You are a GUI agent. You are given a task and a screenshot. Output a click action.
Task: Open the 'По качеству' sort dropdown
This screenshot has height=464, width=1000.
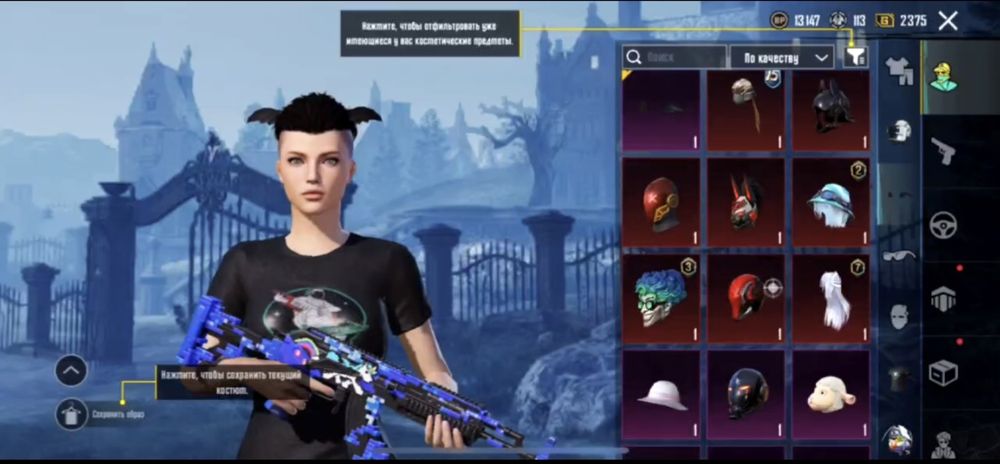point(782,57)
